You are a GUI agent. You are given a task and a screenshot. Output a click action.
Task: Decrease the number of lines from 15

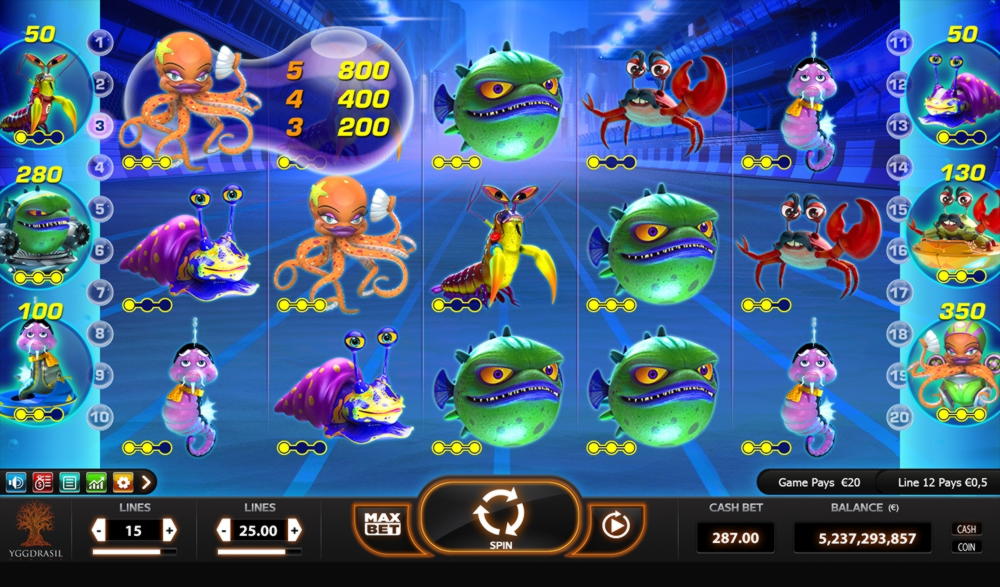coord(98,530)
